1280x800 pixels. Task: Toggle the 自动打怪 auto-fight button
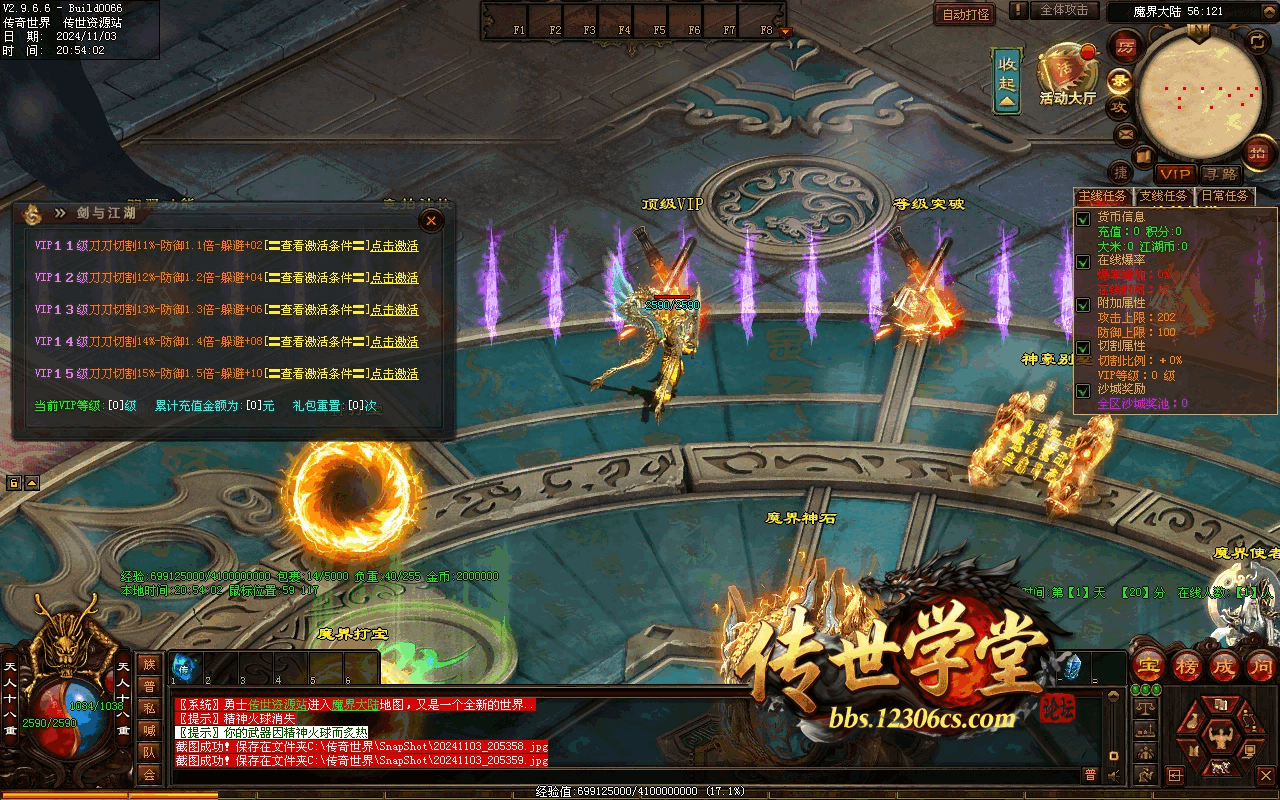pos(966,14)
